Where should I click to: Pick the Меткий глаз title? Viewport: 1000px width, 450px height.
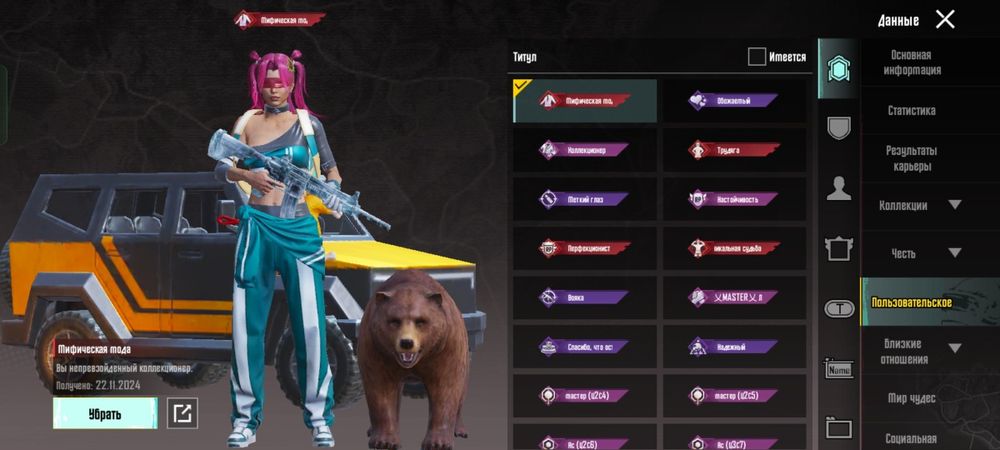click(x=585, y=199)
